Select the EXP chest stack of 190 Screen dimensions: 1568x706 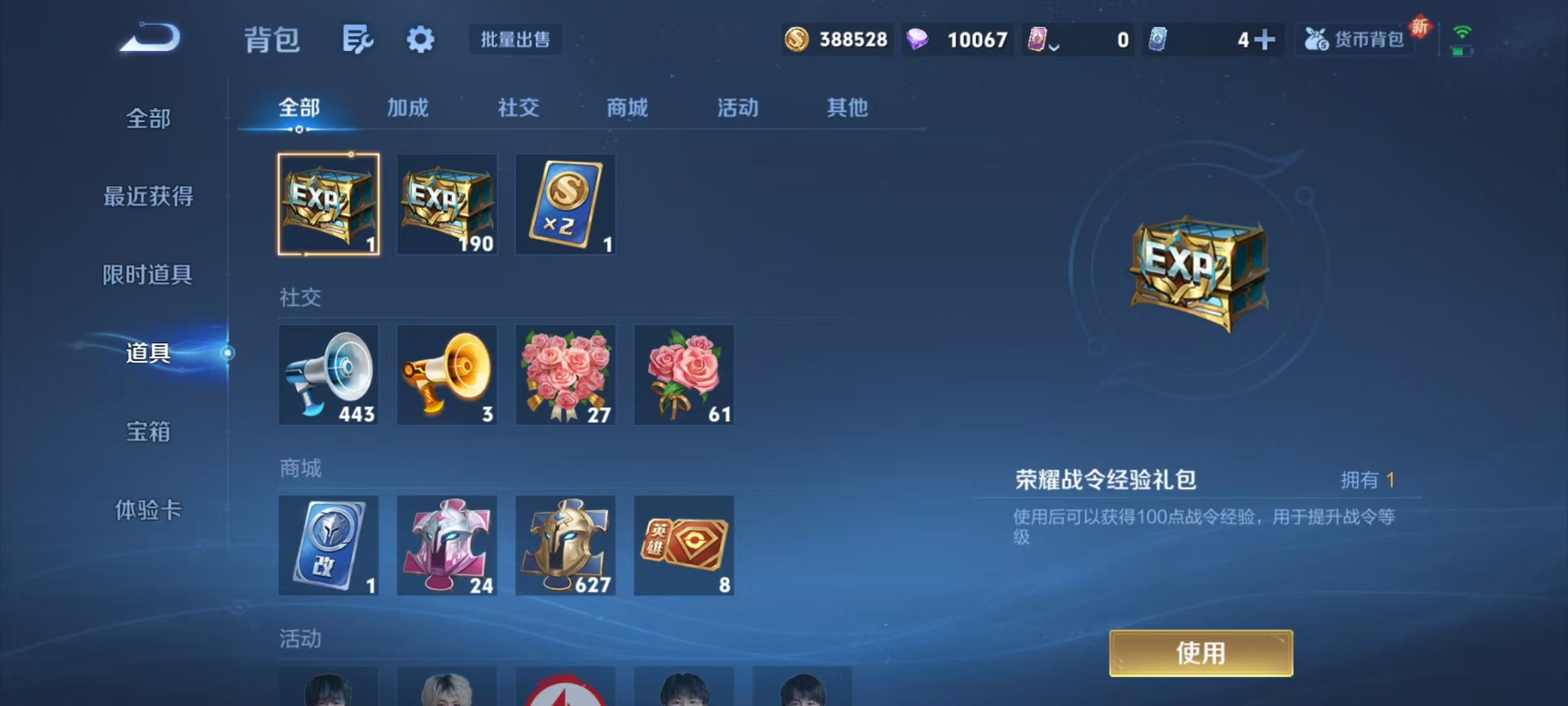click(447, 205)
